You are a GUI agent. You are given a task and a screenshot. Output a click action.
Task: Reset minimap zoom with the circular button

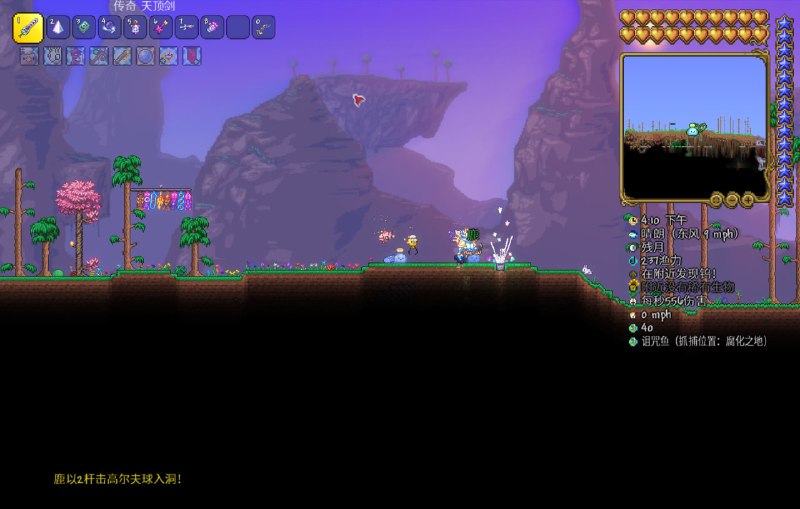click(x=716, y=198)
